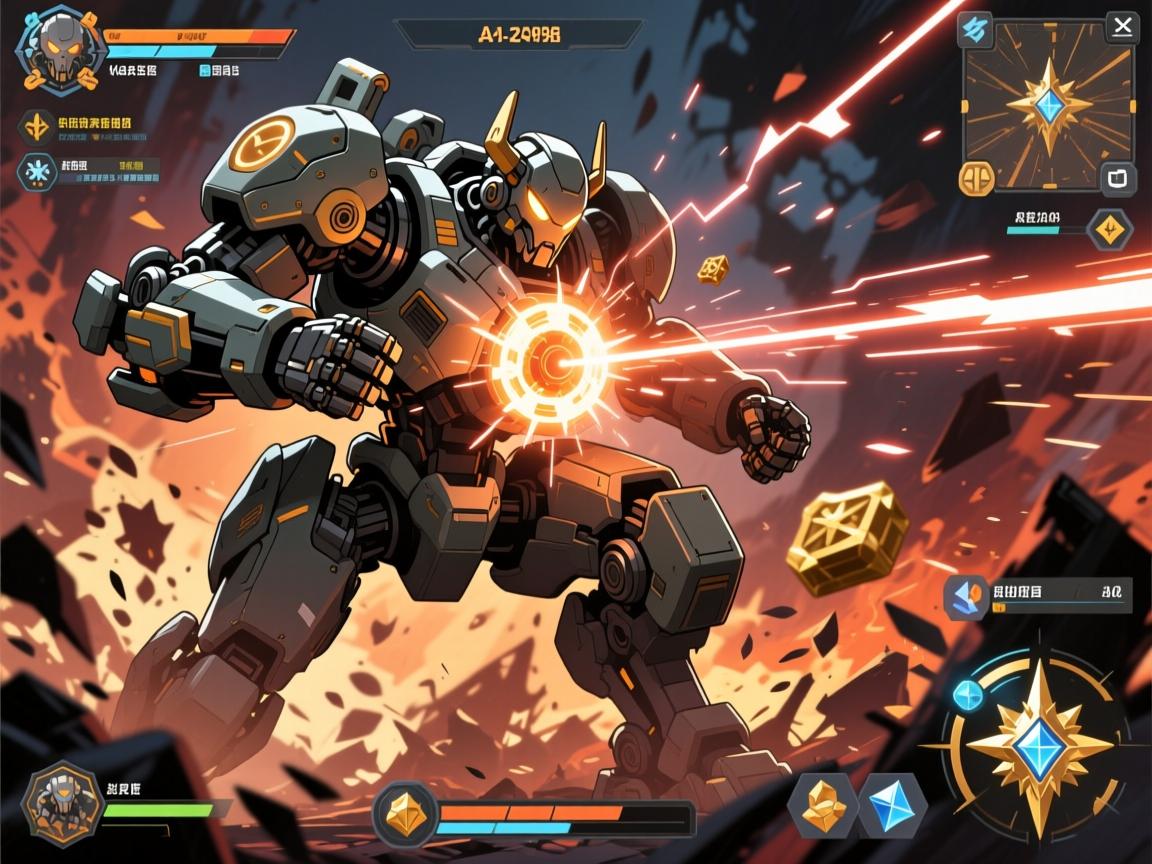Activate the large gold star ability
The image size is (1152, 864).
[1041, 747]
